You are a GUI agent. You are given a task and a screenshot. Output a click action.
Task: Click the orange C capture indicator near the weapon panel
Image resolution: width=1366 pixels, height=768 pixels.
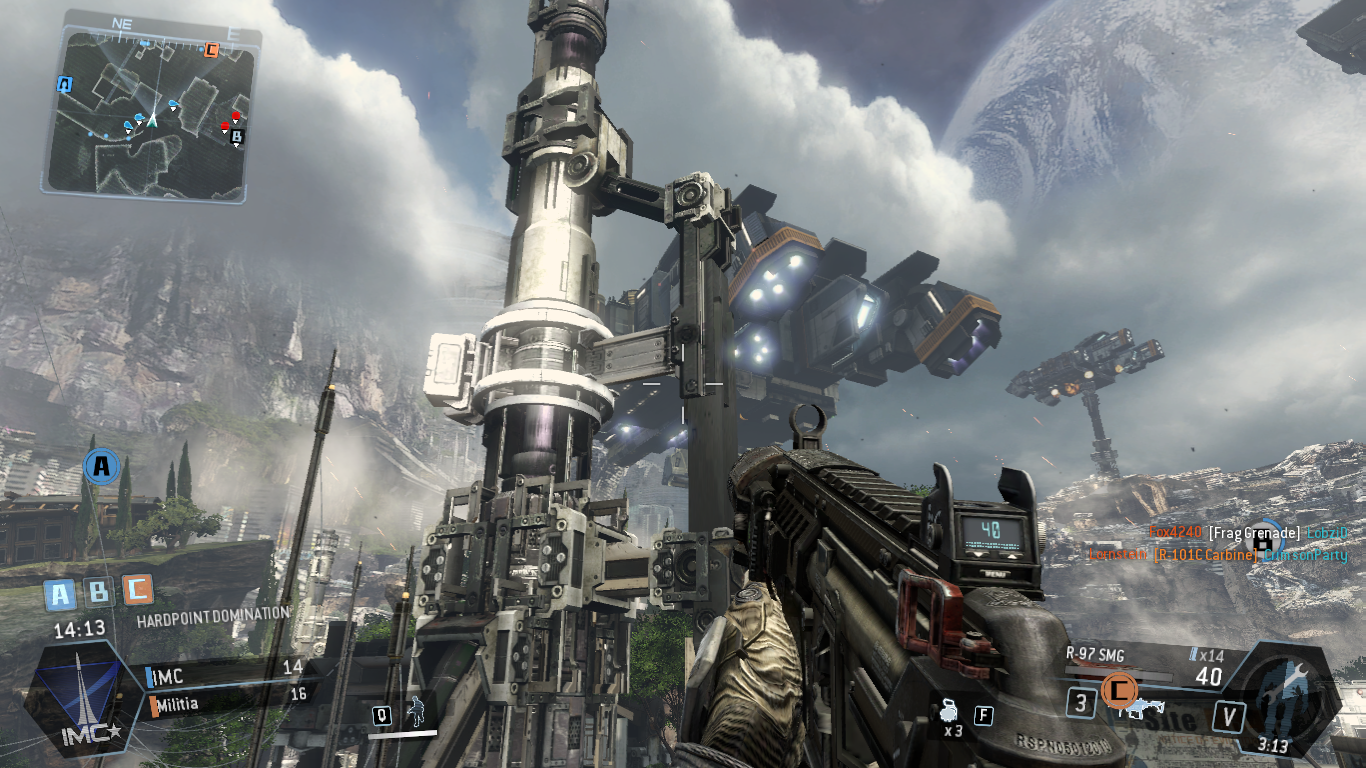pos(1118,689)
